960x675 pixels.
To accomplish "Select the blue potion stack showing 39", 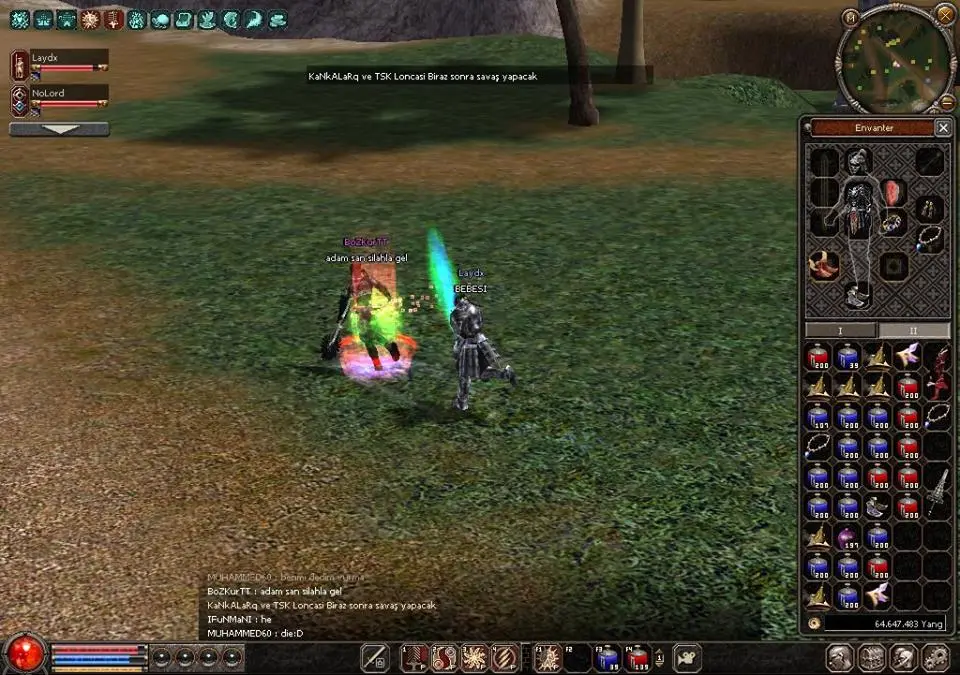I will tap(848, 357).
